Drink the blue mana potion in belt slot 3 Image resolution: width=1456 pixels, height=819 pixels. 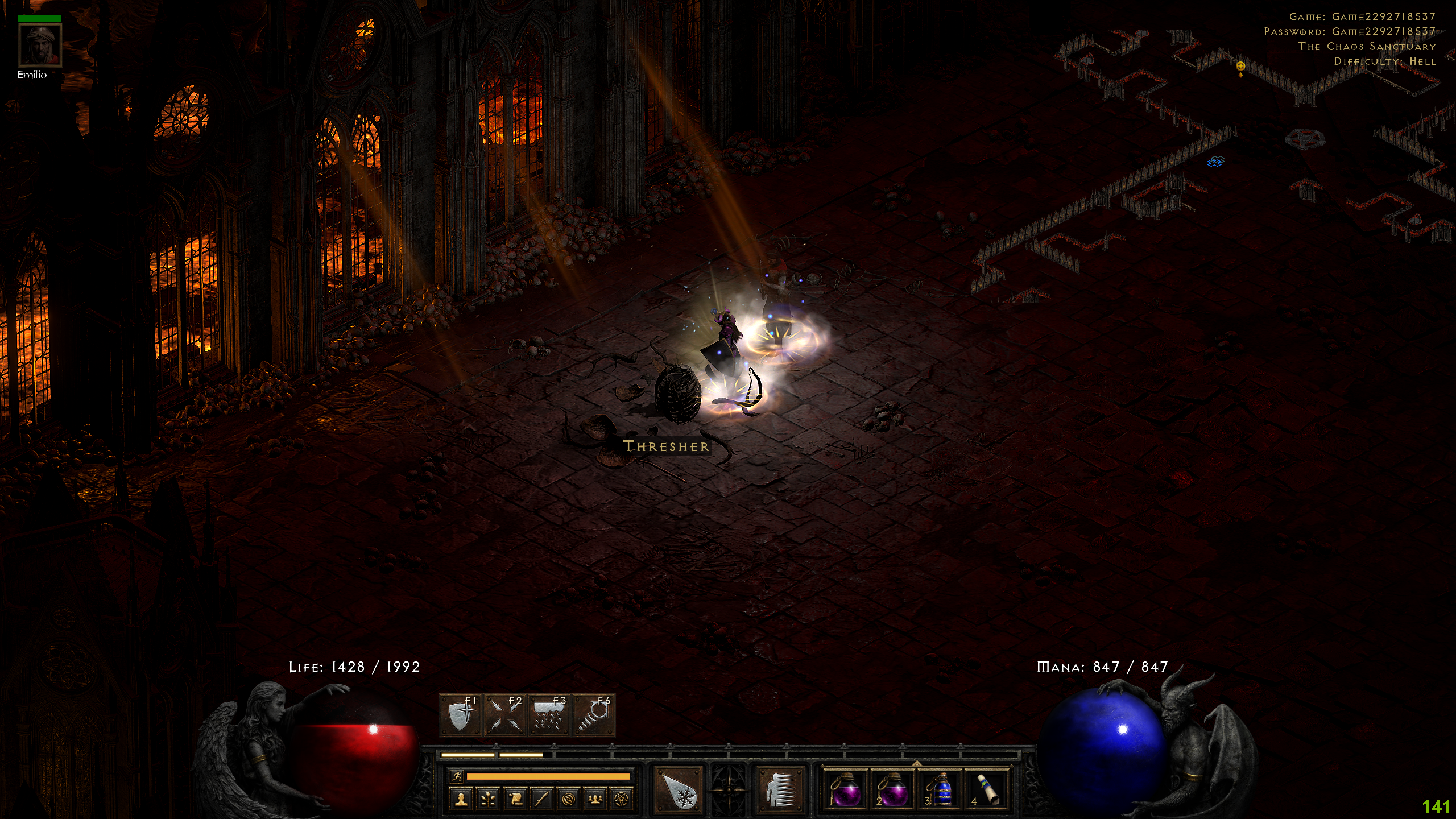pyautogui.click(x=940, y=789)
